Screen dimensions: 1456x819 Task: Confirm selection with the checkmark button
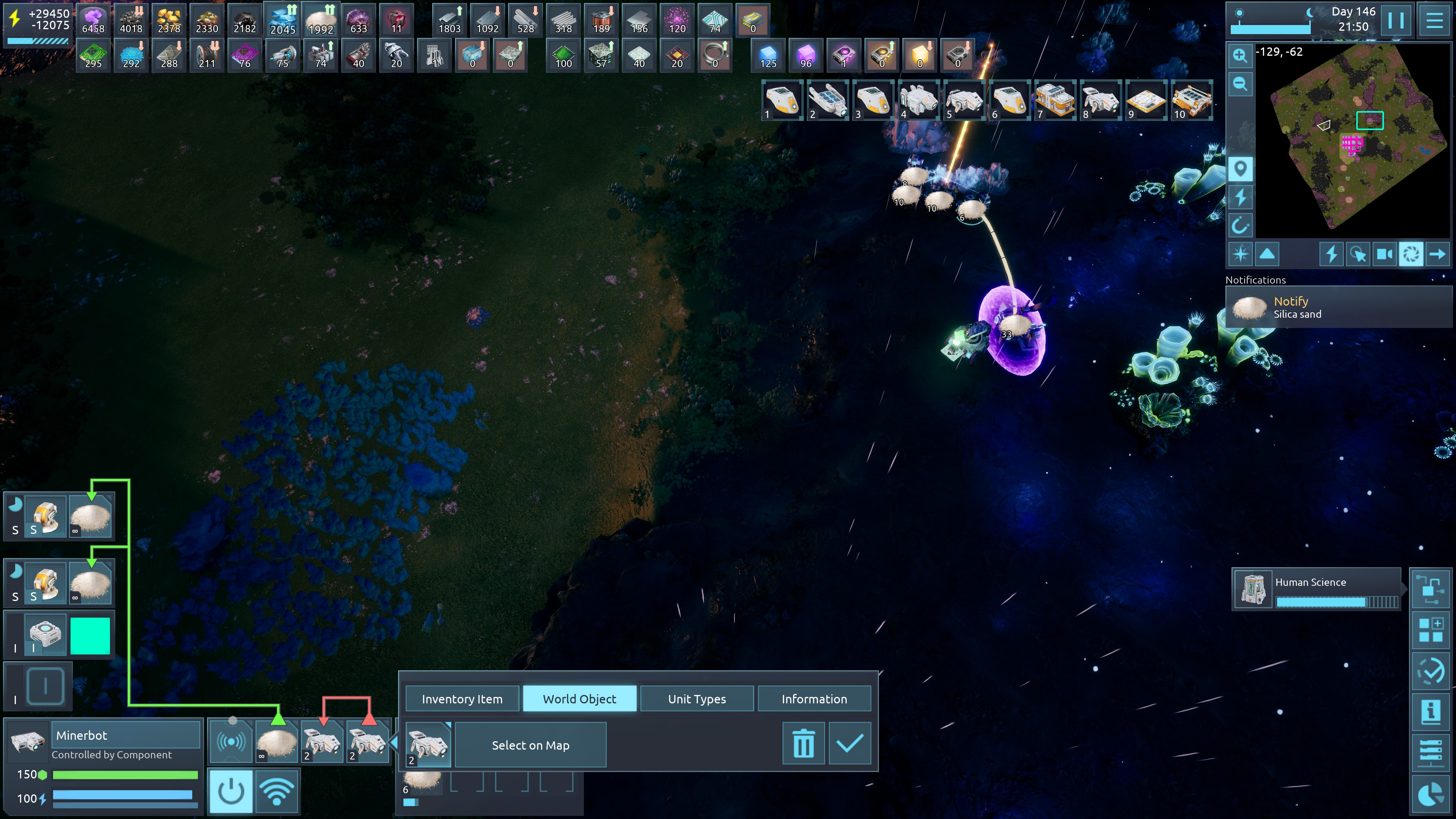(849, 744)
